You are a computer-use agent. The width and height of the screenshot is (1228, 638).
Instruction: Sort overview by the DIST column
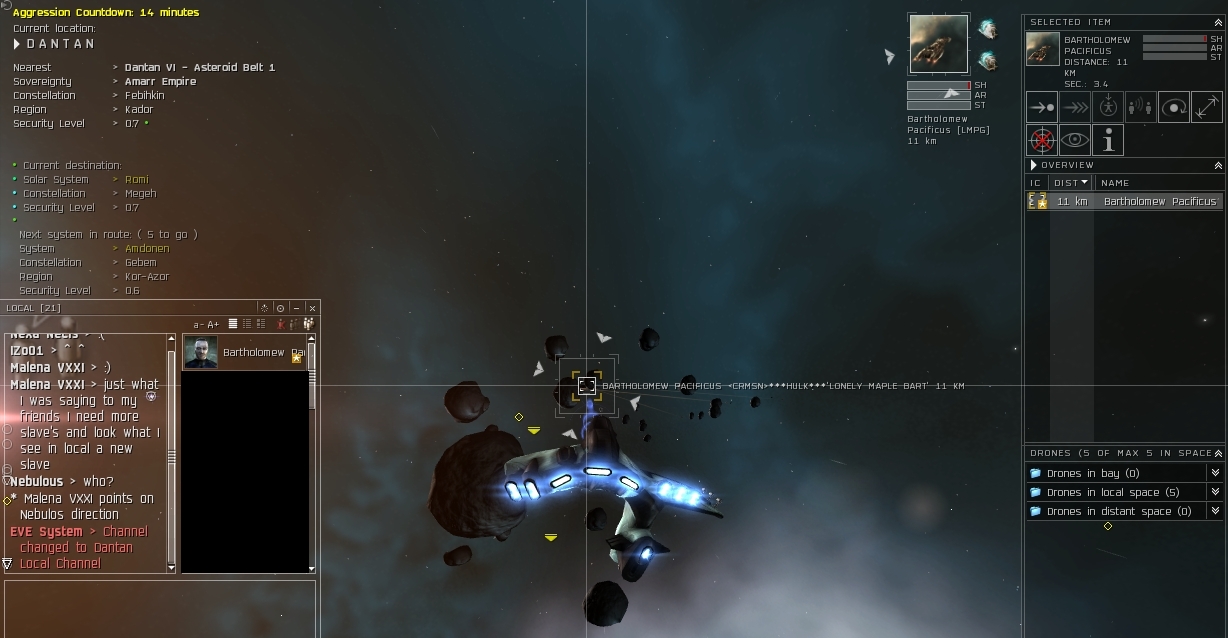pyautogui.click(x=1070, y=182)
